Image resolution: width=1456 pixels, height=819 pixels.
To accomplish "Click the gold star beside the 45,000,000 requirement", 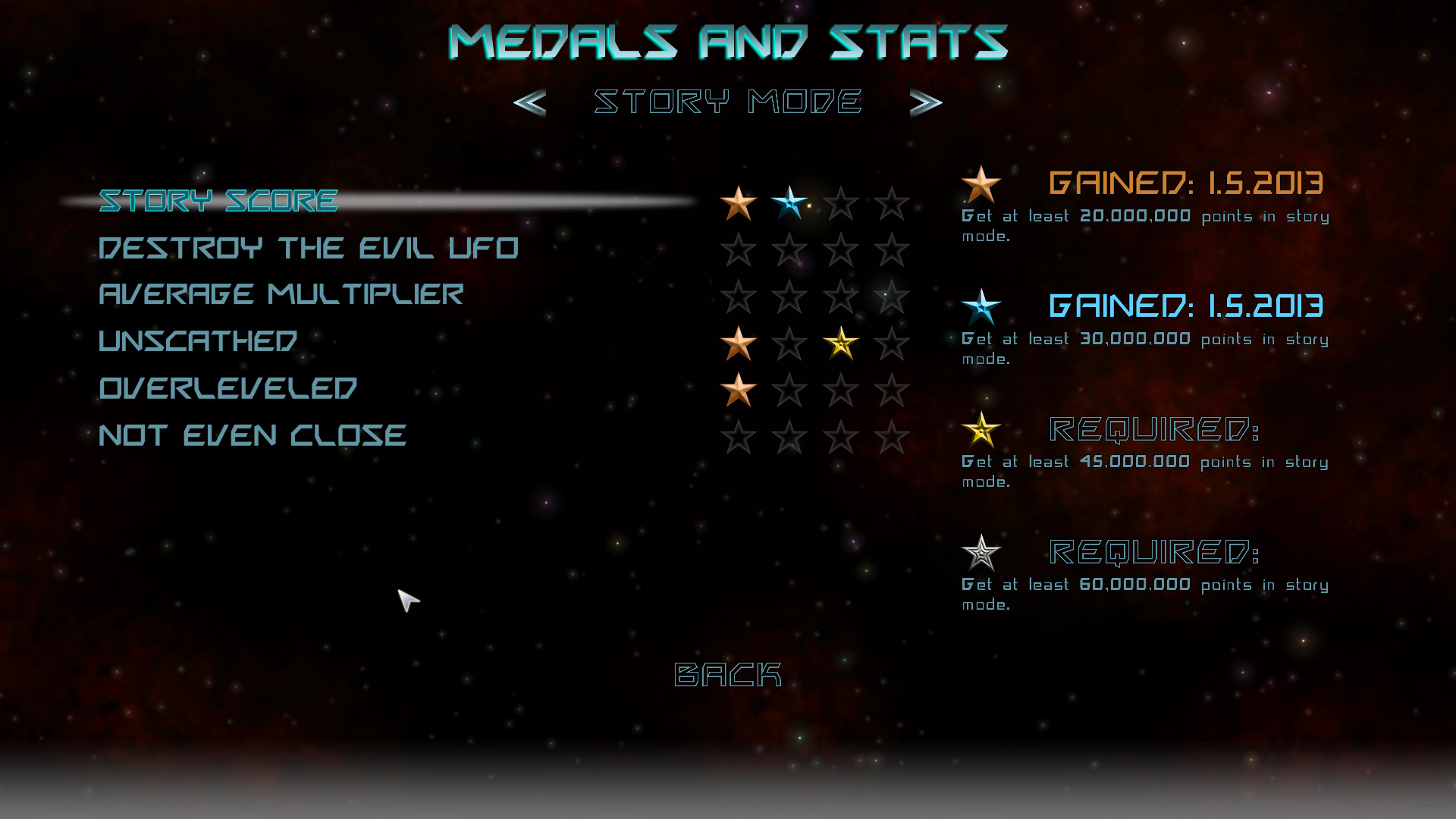I will 981,431.
